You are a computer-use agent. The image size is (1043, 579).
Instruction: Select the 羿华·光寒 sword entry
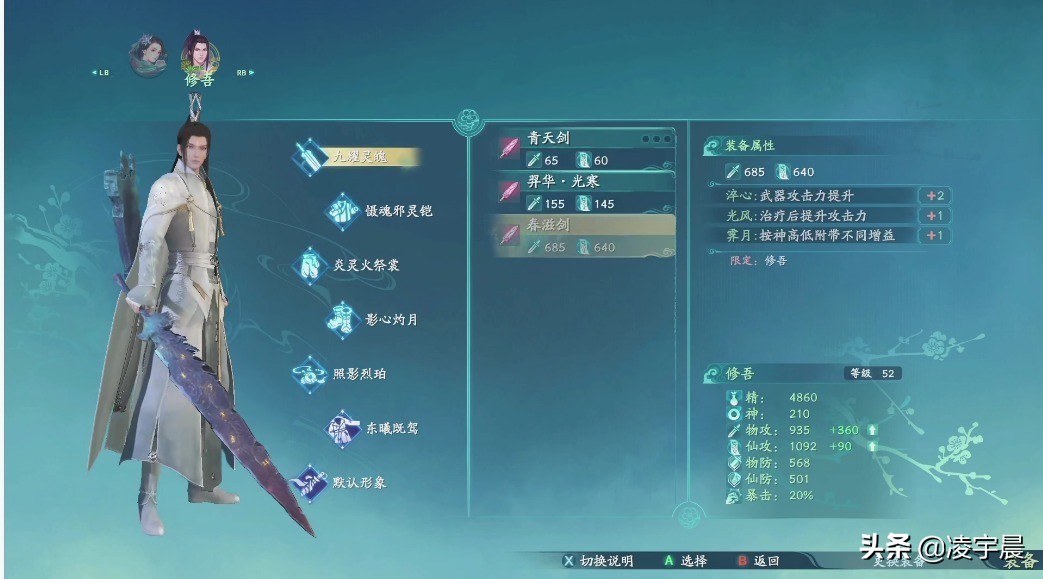585,193
